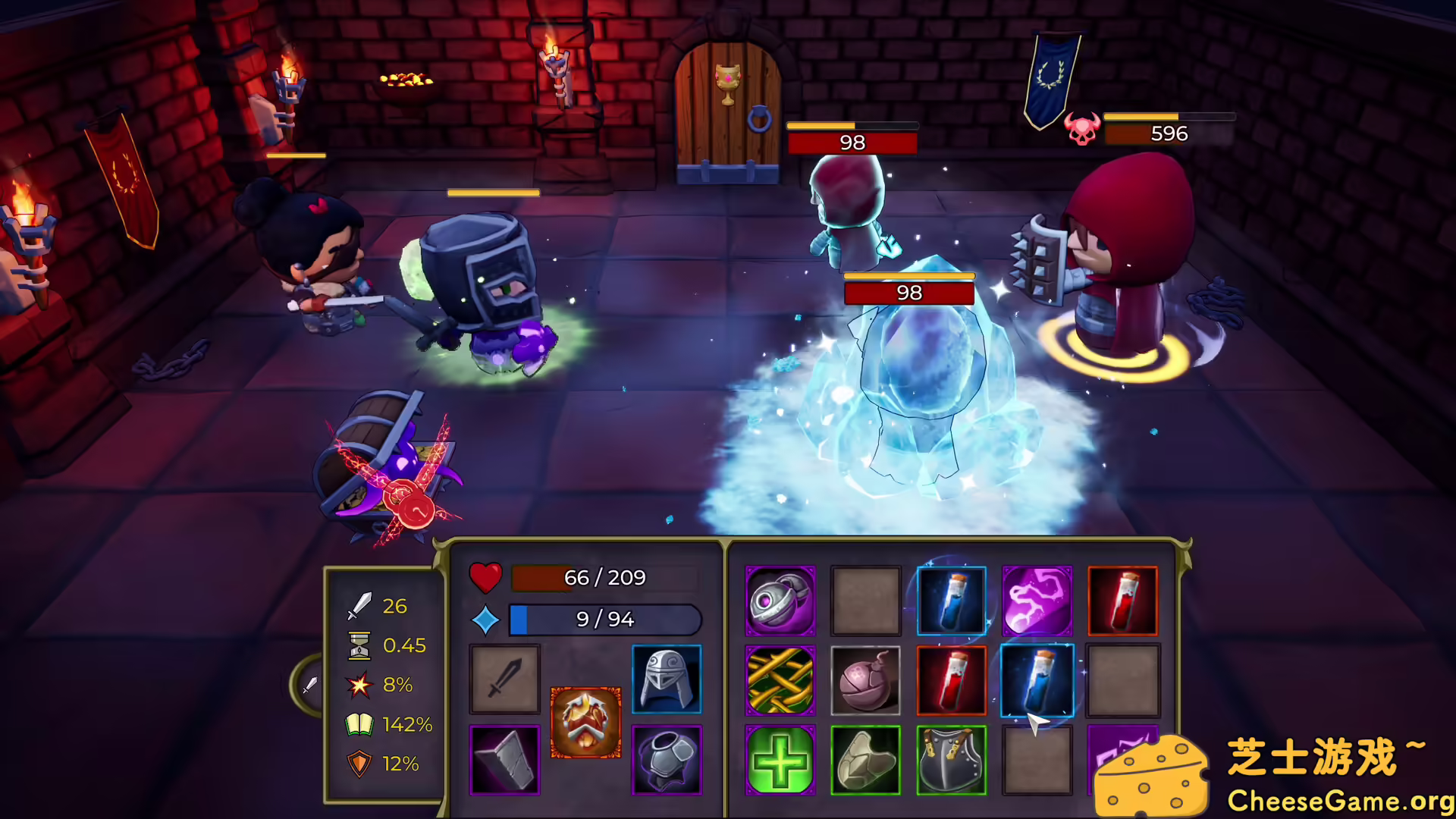The width and height of the screenshot is (1456, 819).
Task: Click the equipped stone shield slot
Action: click(x=504, y=758)
